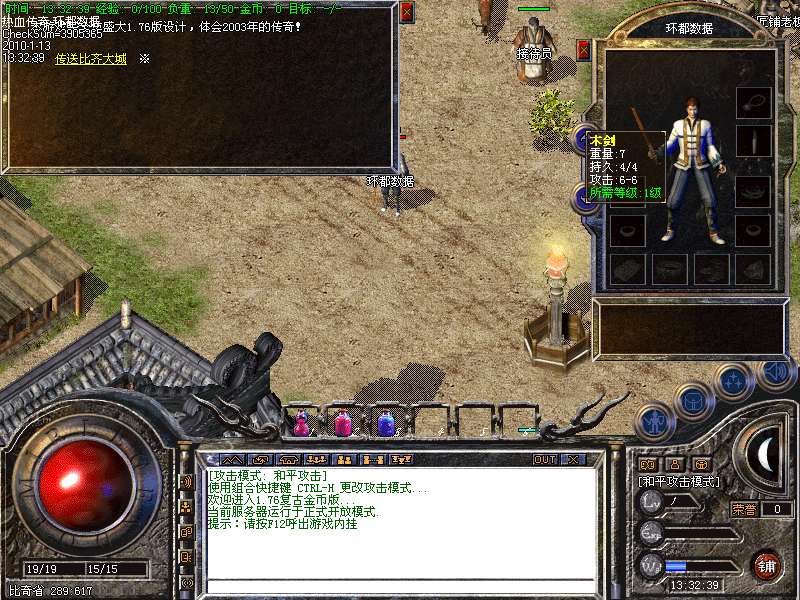Click the X button beside OUT
The width and height of the screenshot is (800, 600).
point(573,460)
